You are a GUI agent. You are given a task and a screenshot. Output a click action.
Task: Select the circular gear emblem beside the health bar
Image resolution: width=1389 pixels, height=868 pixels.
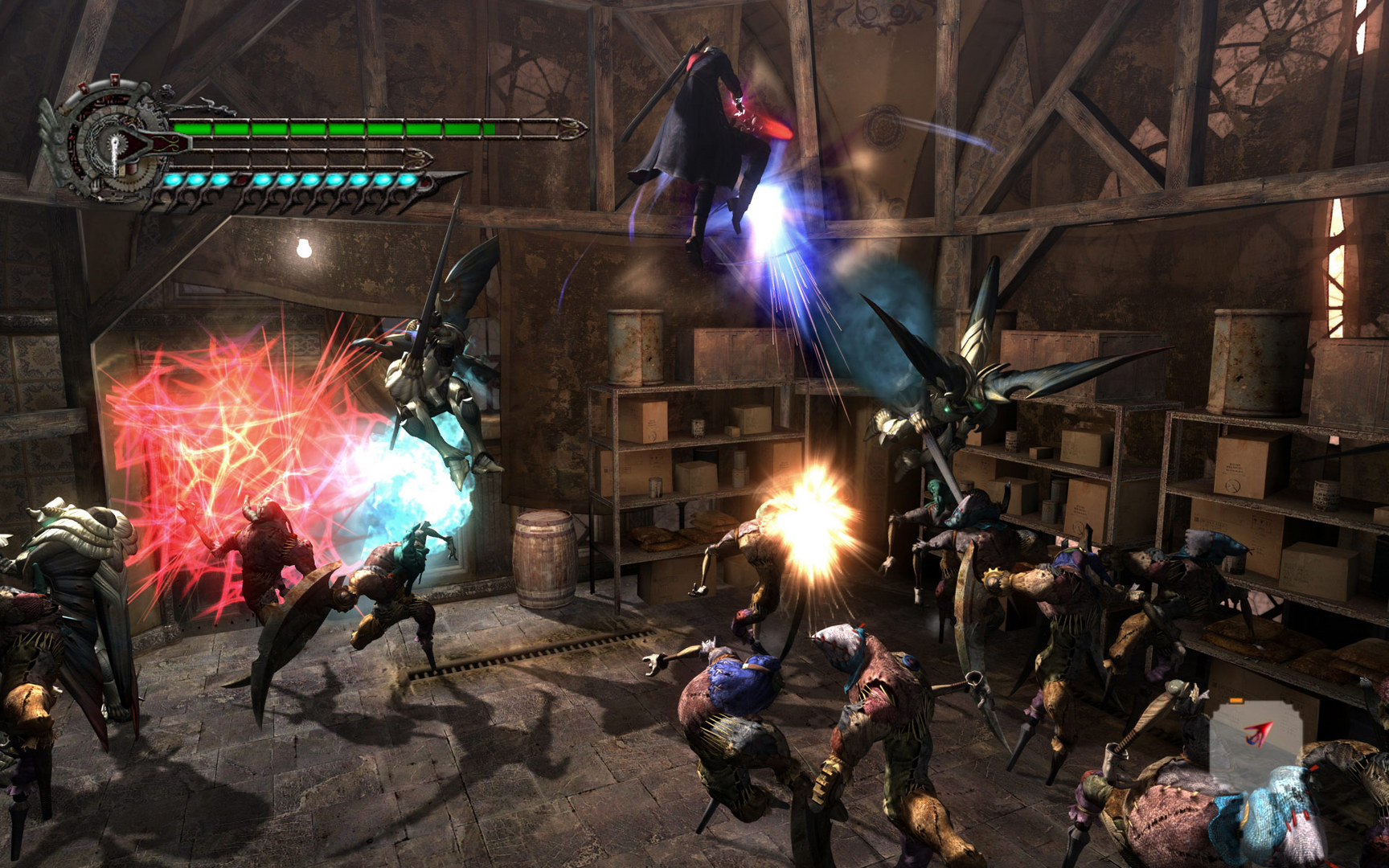coord(114,146)
